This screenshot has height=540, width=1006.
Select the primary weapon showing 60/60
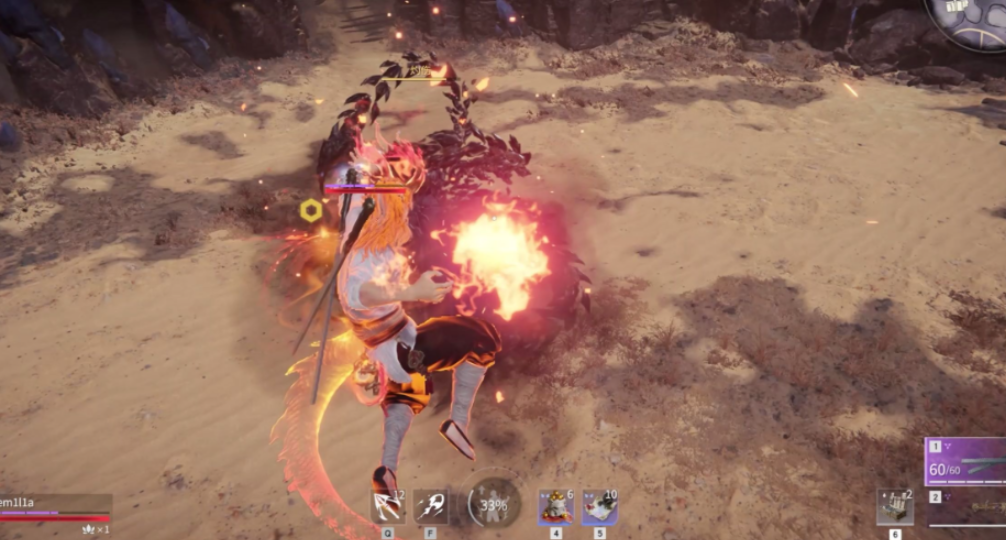966,462
